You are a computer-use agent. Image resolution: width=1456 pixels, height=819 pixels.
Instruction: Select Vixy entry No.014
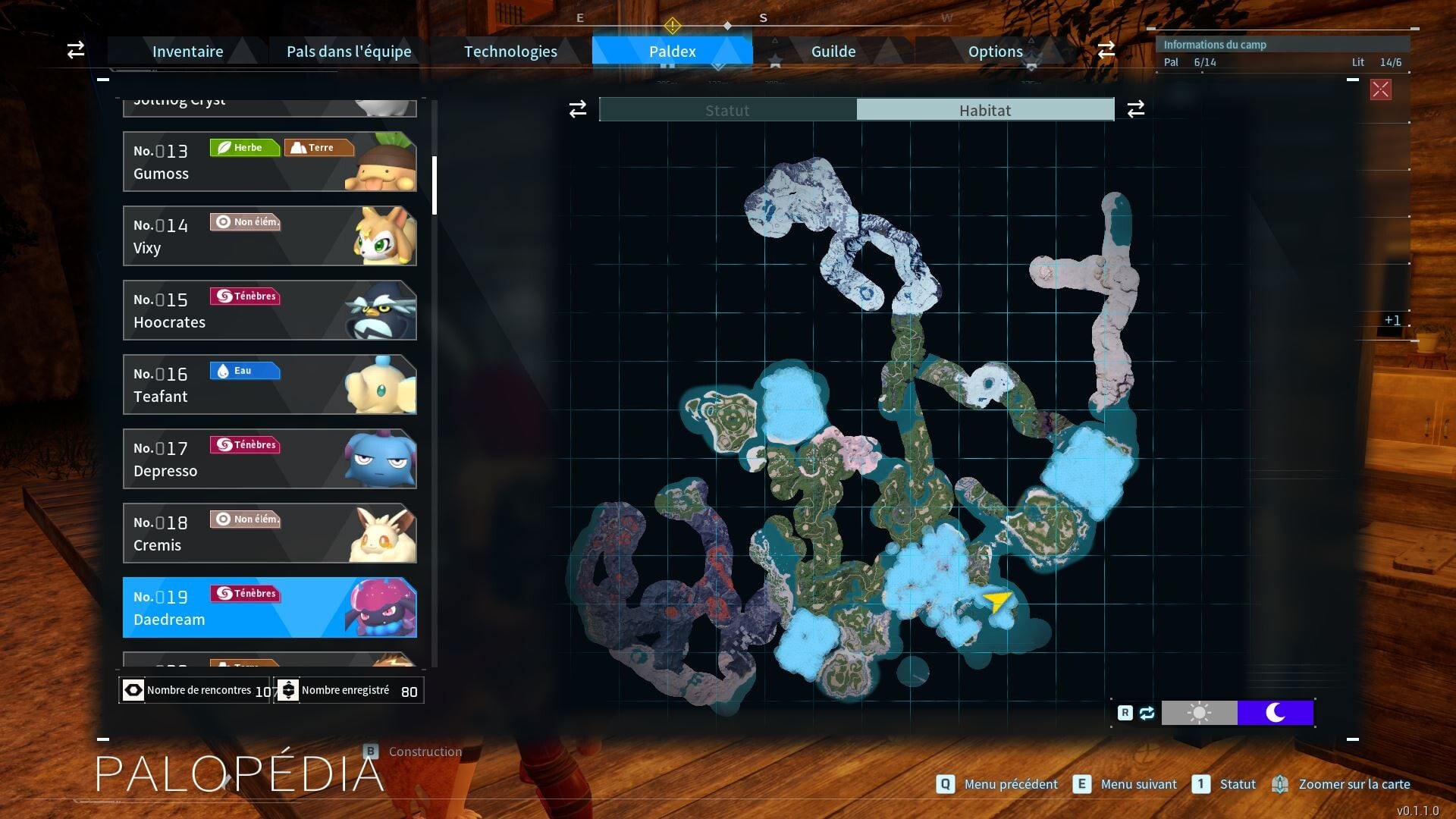(x=269, y=236)
